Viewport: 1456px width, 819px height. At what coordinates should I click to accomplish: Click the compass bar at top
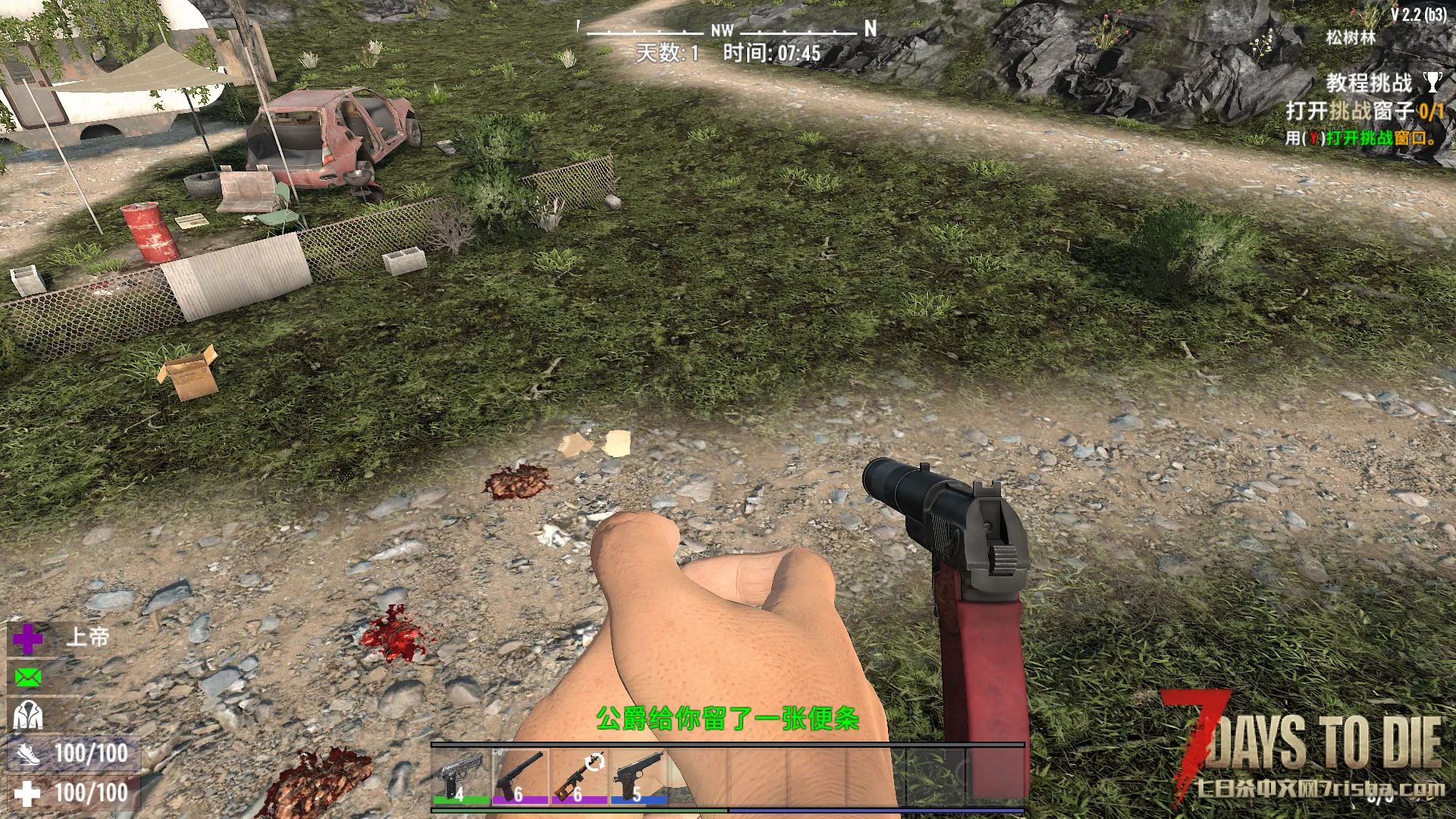[x=726, y=30]
